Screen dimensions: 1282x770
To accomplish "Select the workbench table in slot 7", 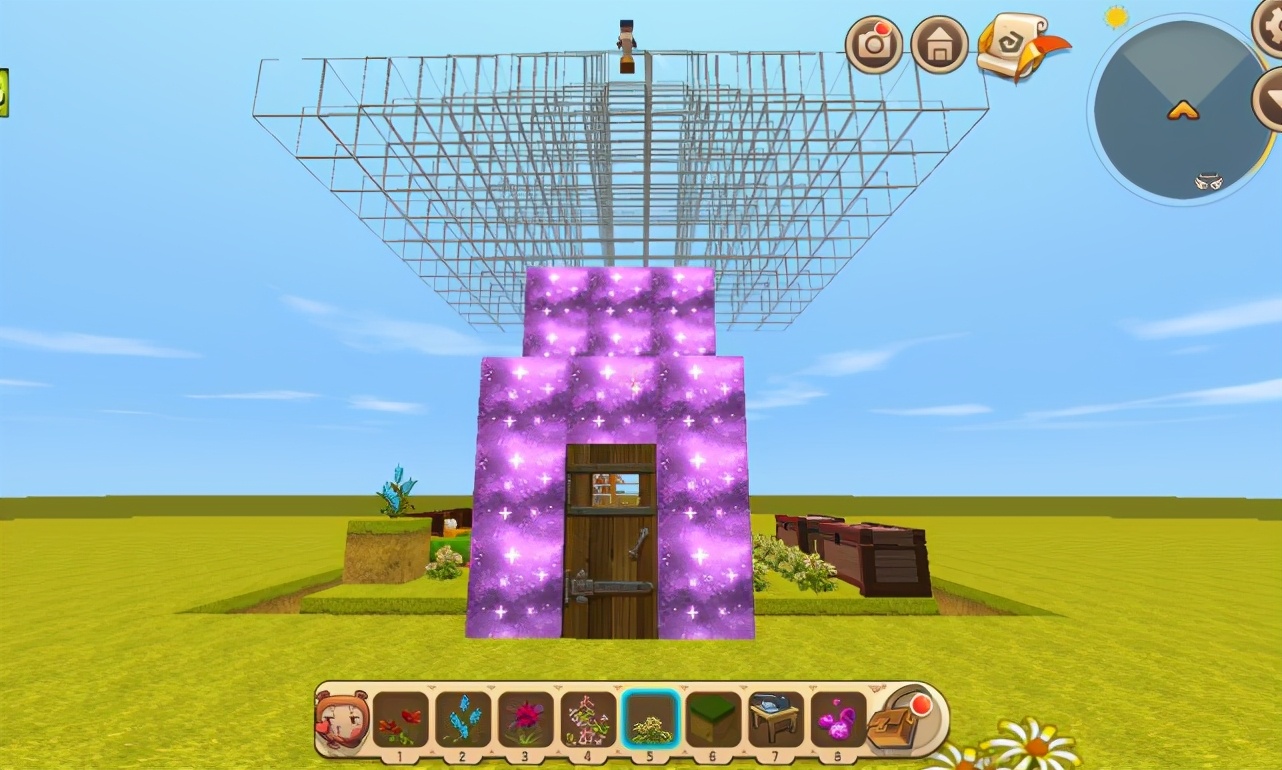I will click(775, 720).
